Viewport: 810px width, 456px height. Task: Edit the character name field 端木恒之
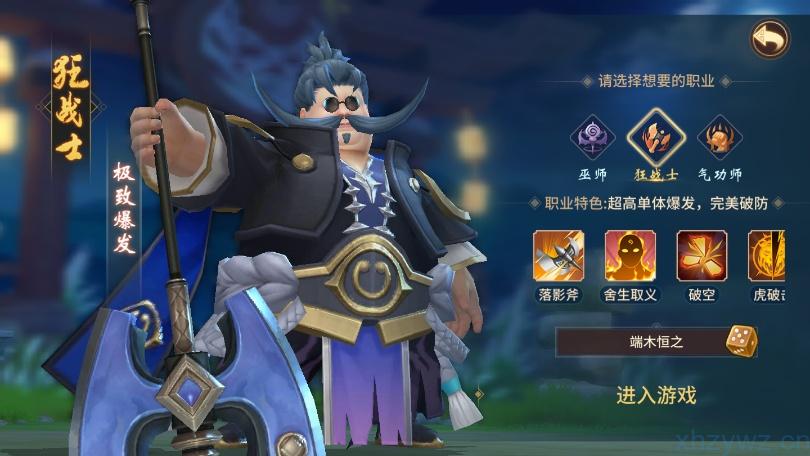coord(642,342)
